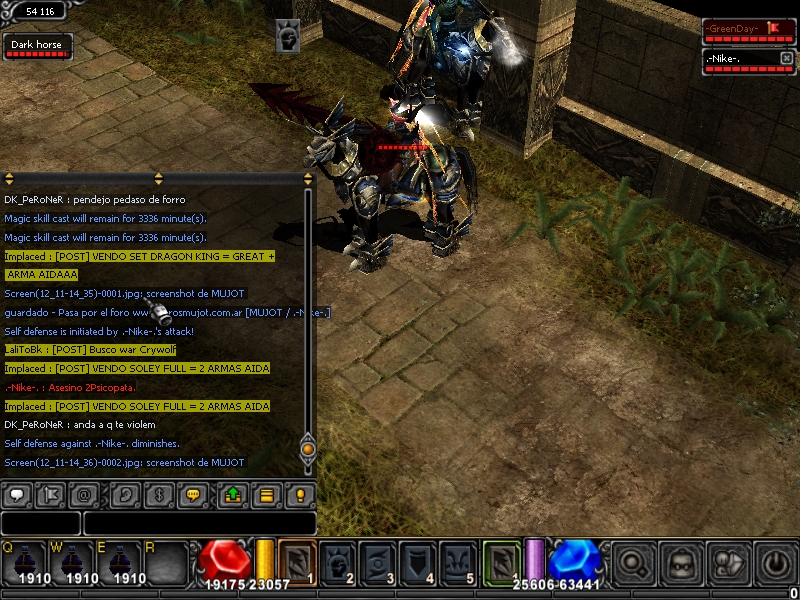
Task: Toggle the flag chat filter button
Action: click(50, 495)
